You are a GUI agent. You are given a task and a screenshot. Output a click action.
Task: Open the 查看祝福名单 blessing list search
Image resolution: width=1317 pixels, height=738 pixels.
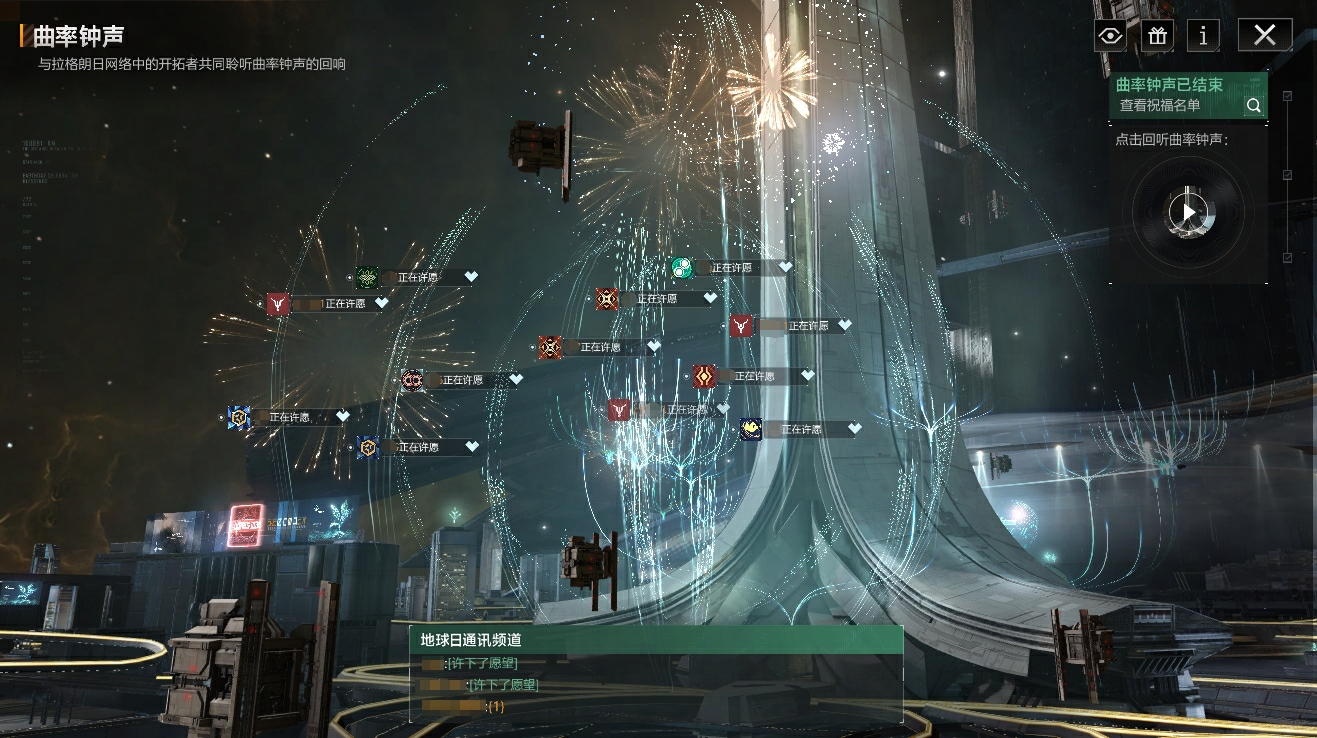tap(1253, 105)
